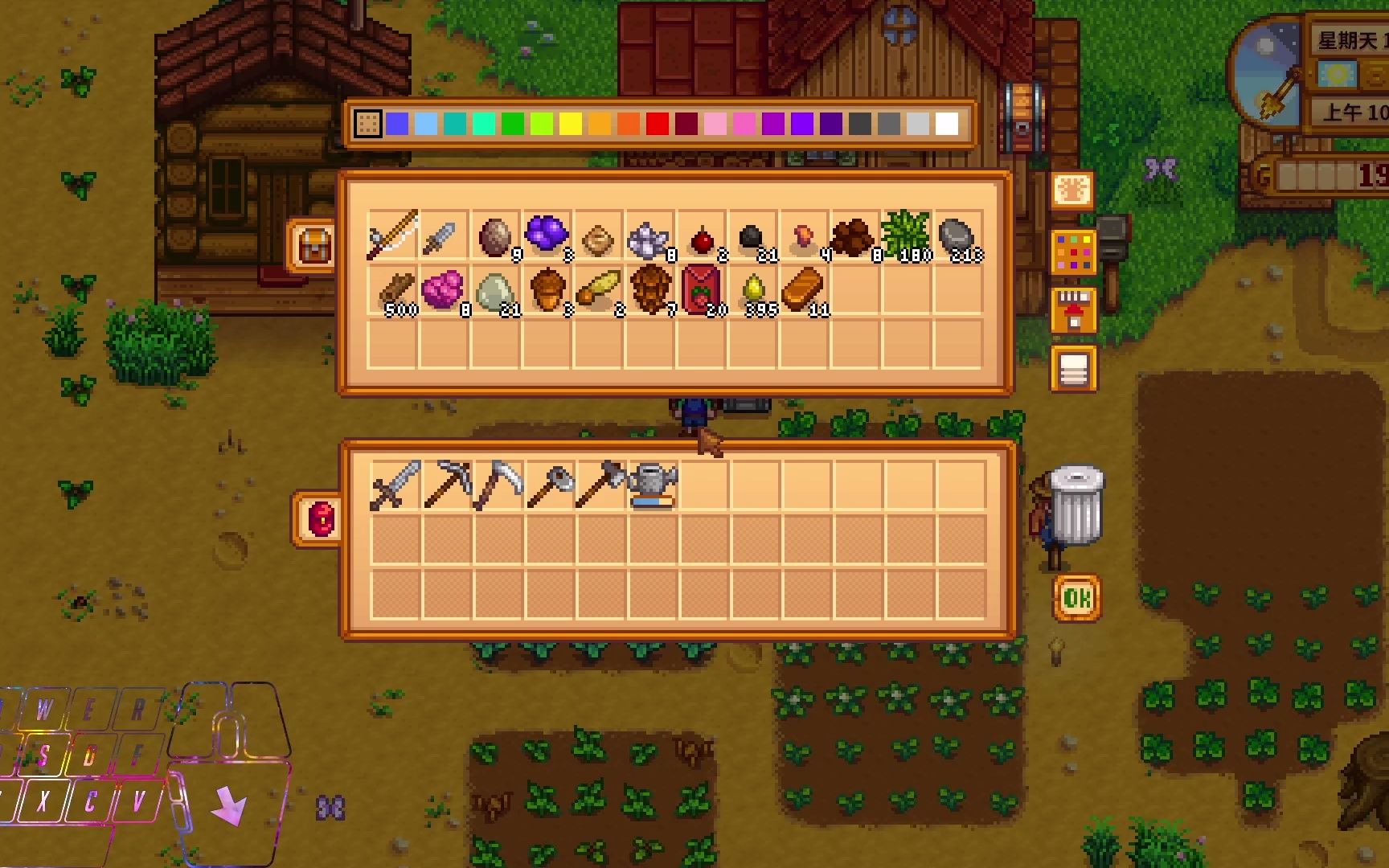The height and width of the screenshot is (868, 1389).
Task: Grab the cherry bomb stack
Action: tap(701, 236)
